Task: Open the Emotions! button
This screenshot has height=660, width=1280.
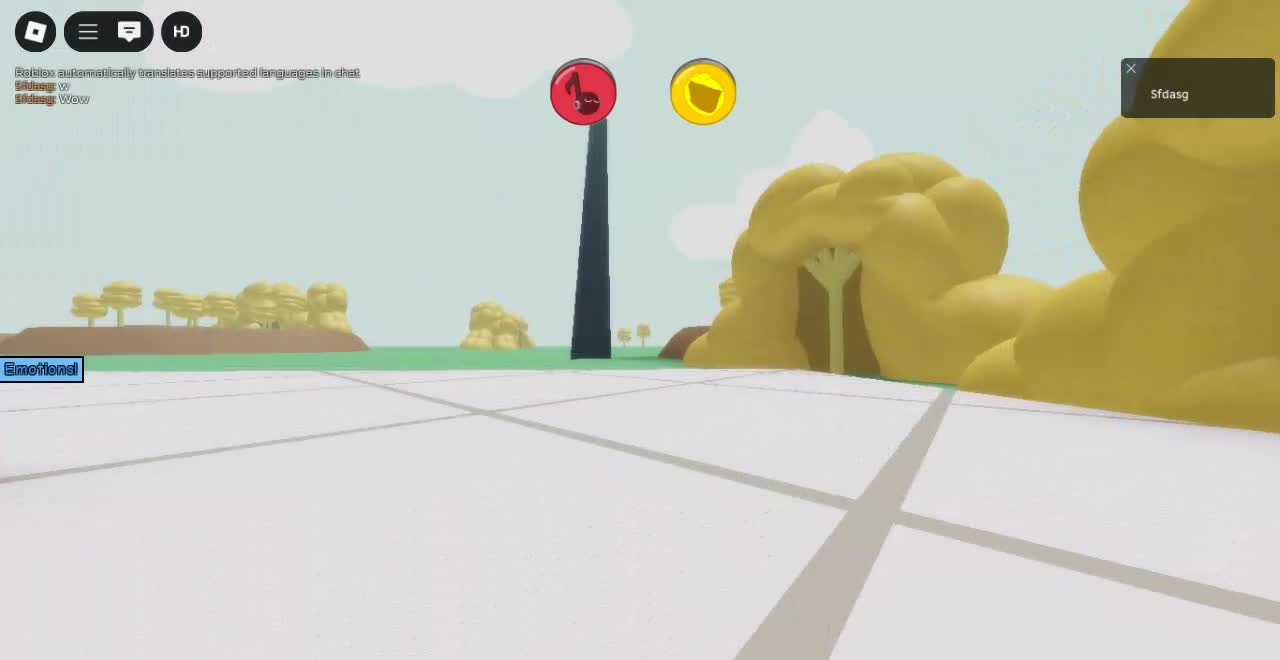Action: (41, 370)
